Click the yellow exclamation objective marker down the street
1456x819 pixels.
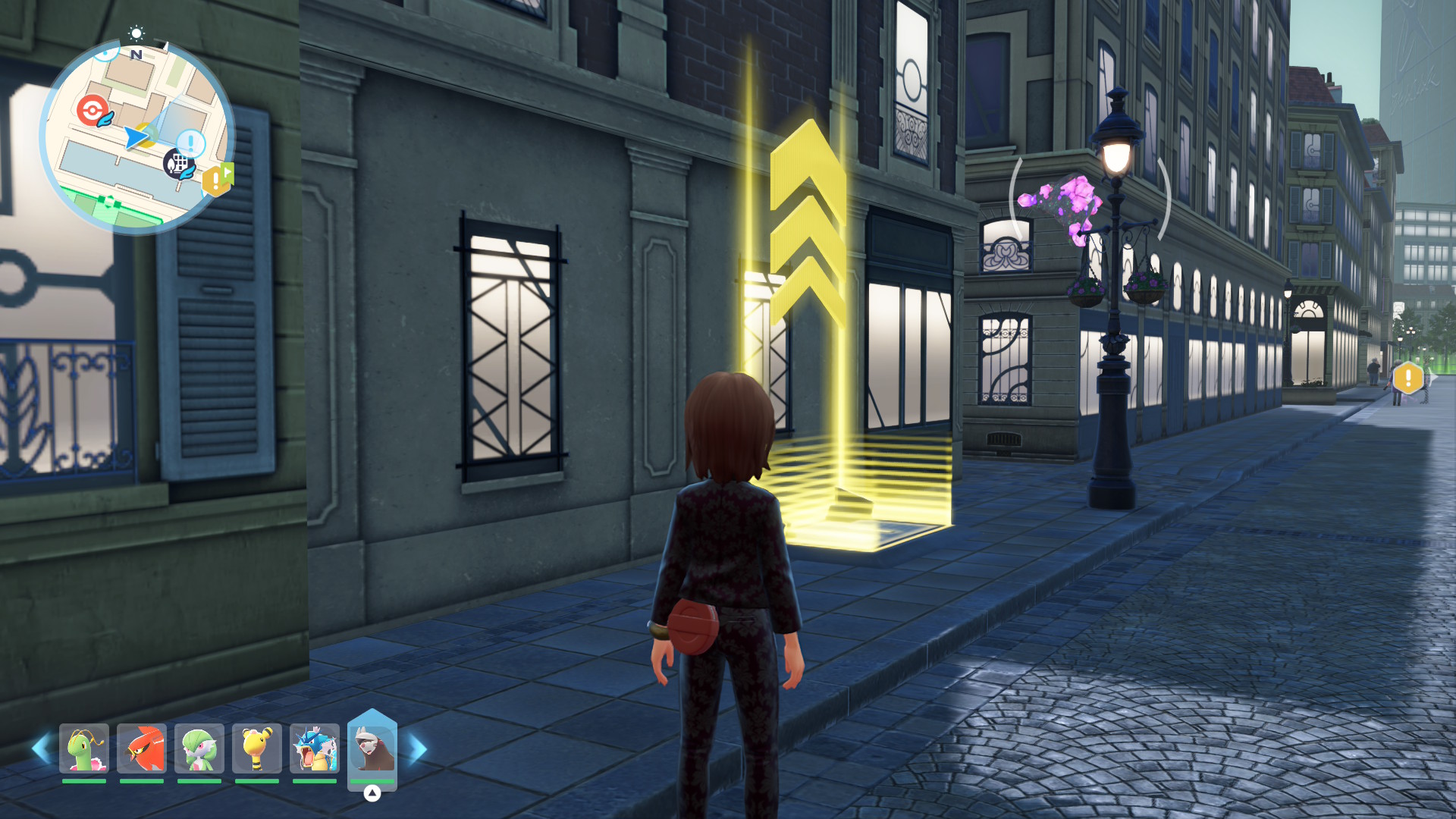click(x=1408, y=378)
